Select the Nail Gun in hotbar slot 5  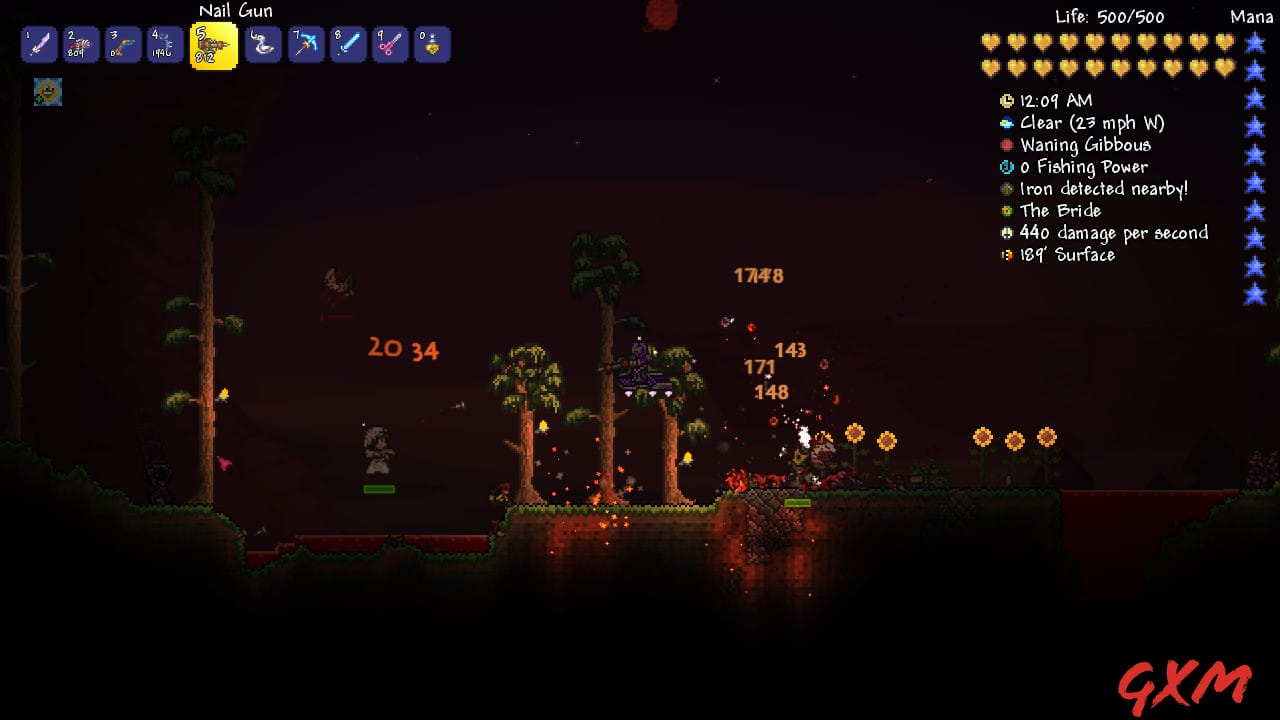212,44
